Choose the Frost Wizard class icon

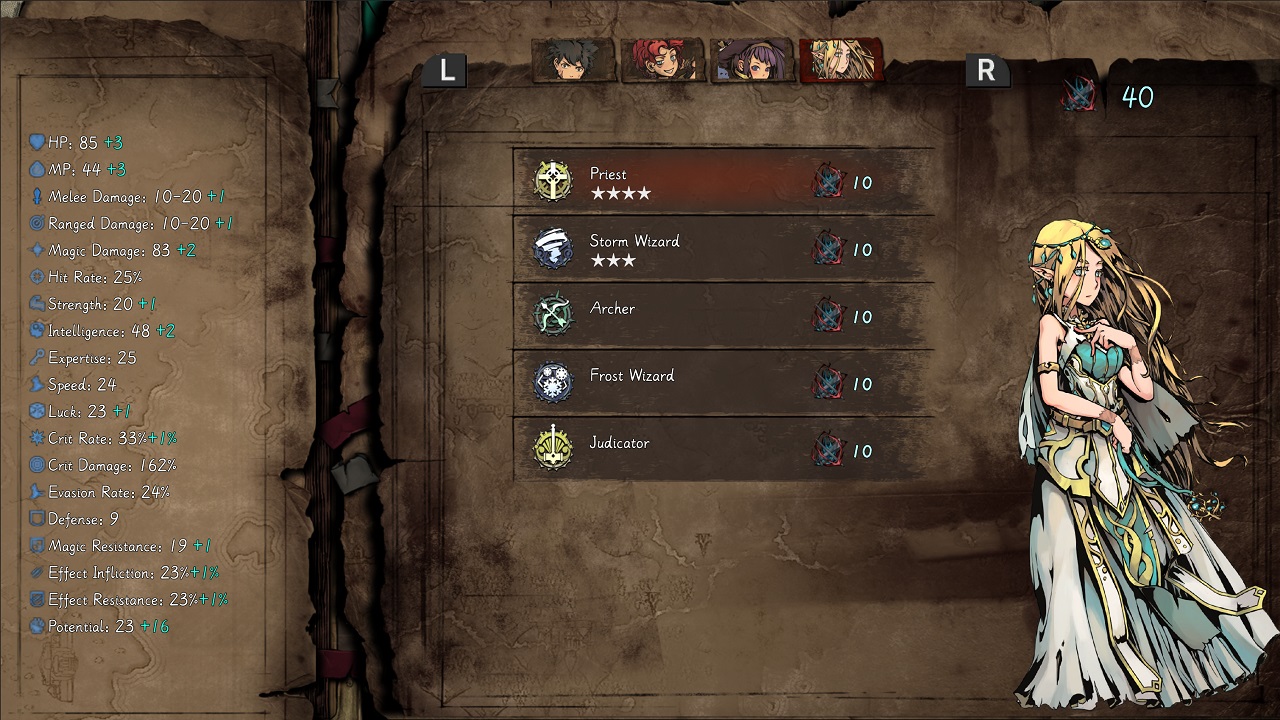click(553, 383)
